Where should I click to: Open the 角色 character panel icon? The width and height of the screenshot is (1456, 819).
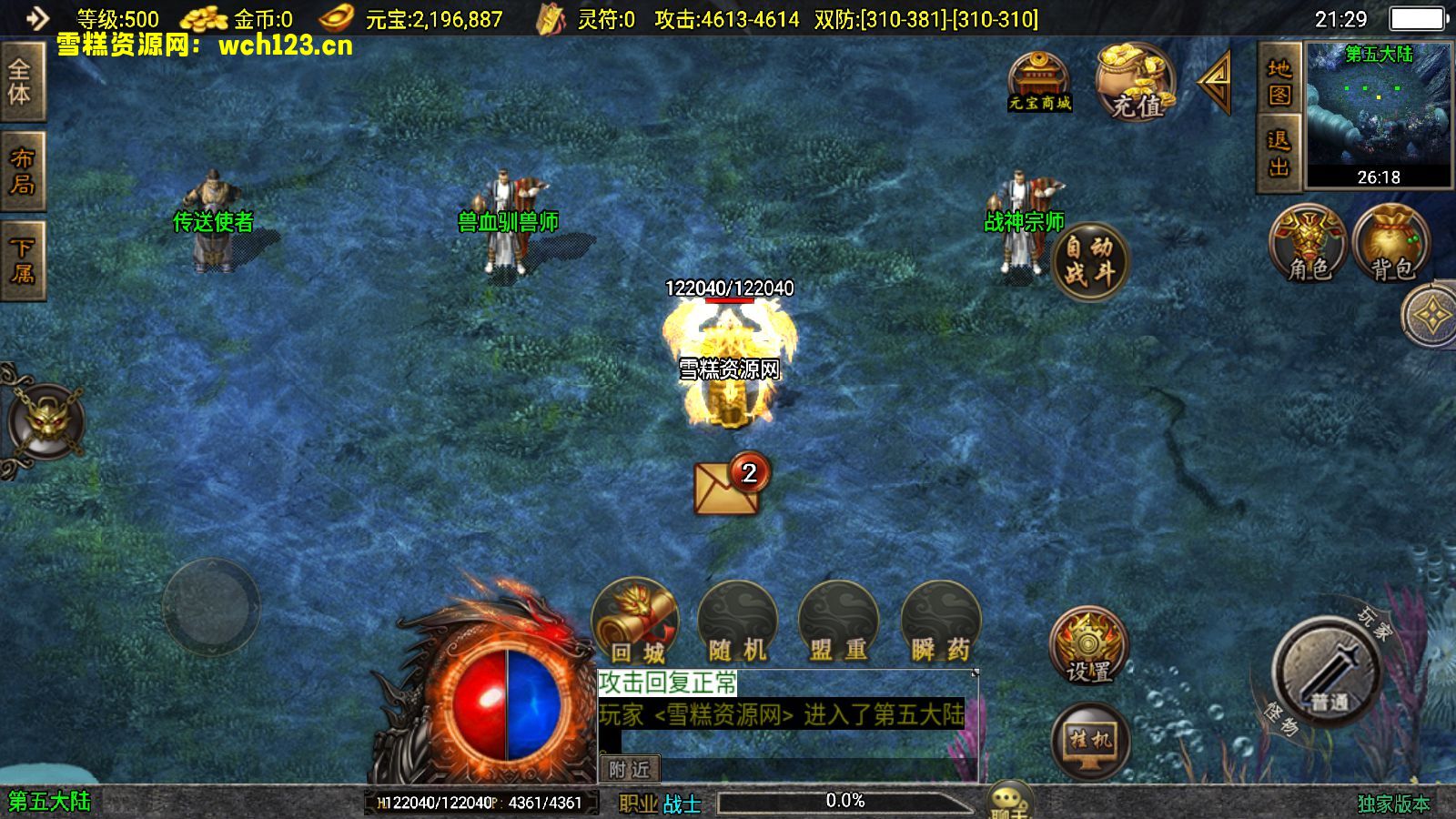[1308, 241]
